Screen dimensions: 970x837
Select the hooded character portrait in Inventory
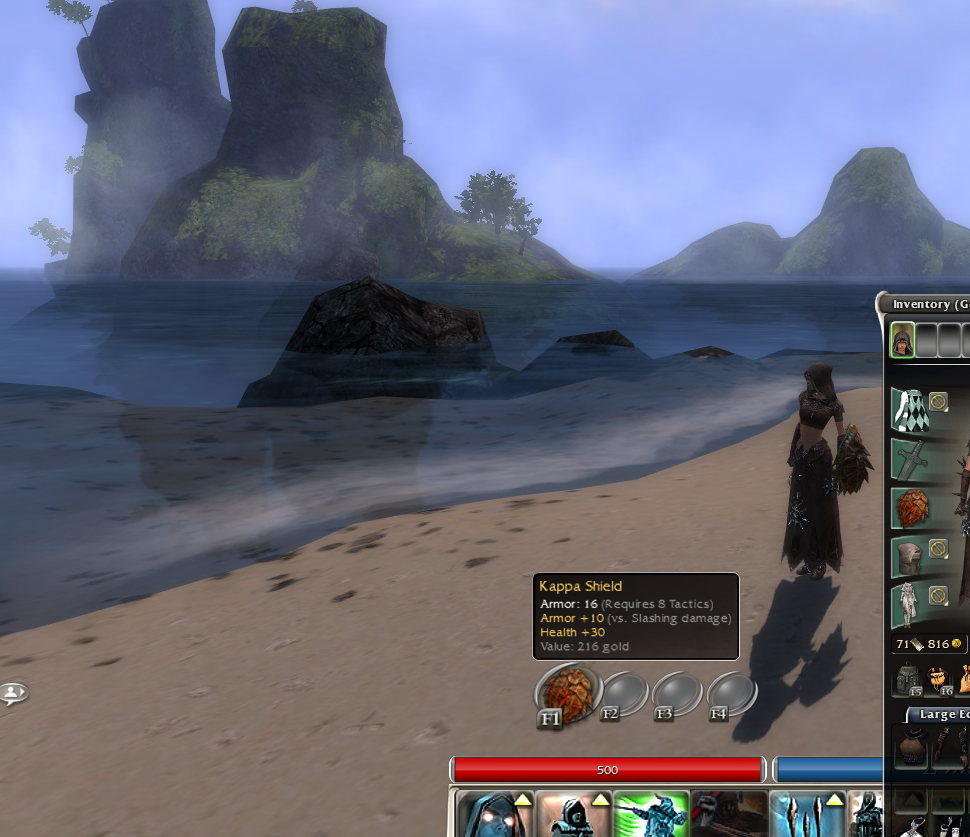click(x=902, y=340)
